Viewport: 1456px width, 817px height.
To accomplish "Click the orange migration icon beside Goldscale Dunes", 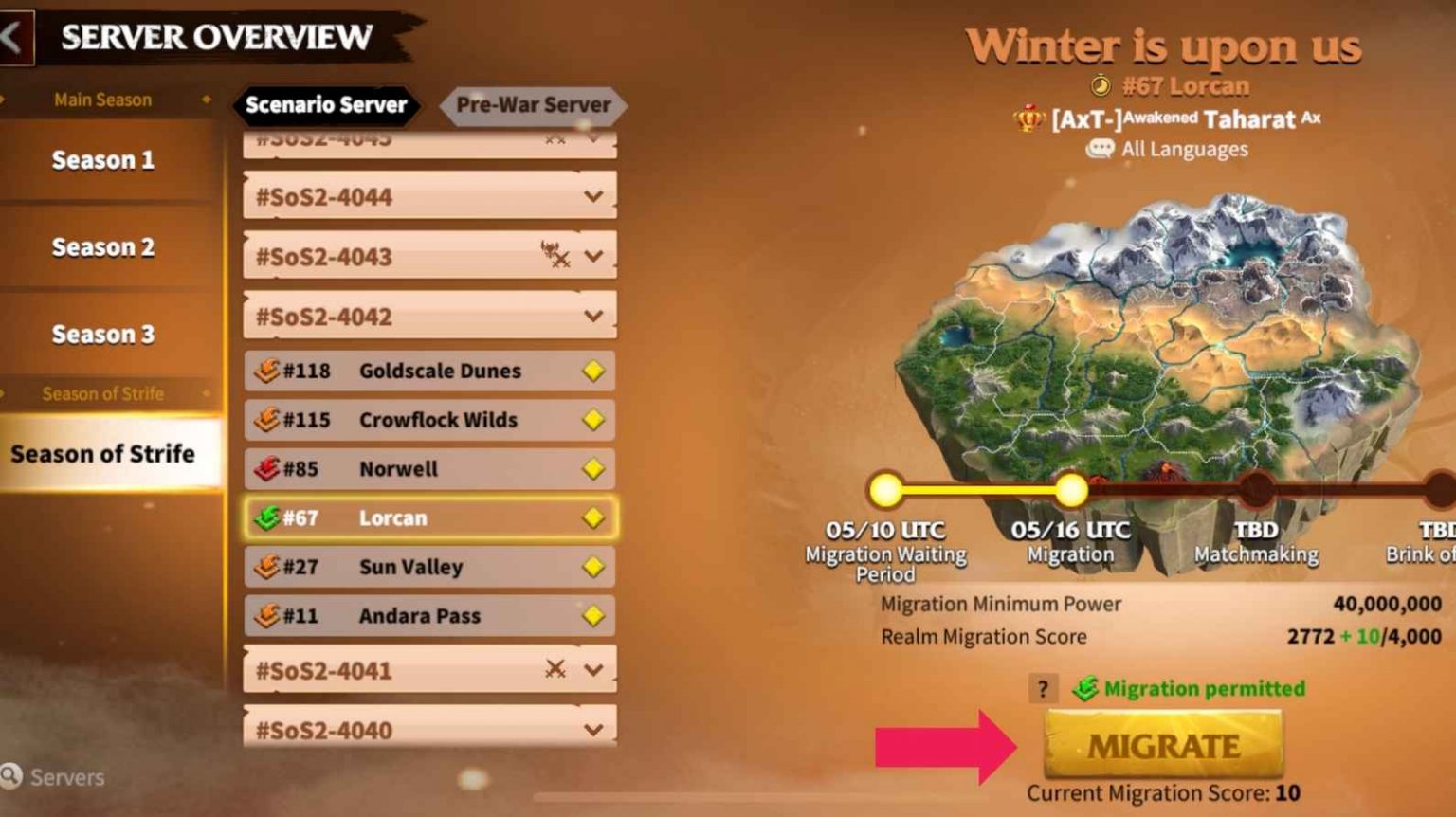I will click(266, 371).
